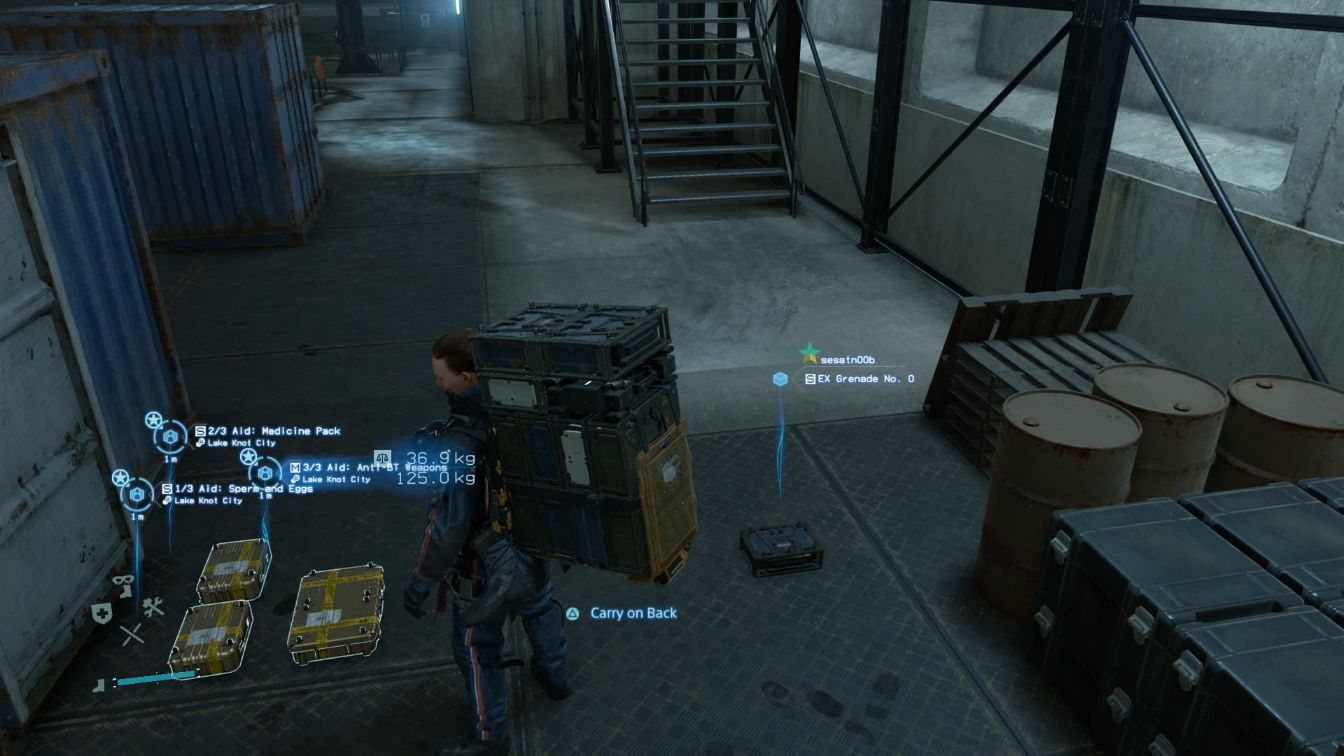
Task: Click the crossed lines weapon icon
Action: [132, 634]
